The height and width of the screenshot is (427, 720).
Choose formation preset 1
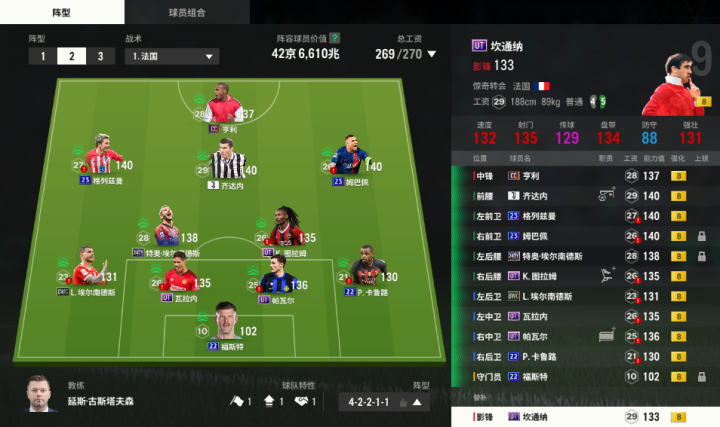pyautogui.click(x=43, y=56)
